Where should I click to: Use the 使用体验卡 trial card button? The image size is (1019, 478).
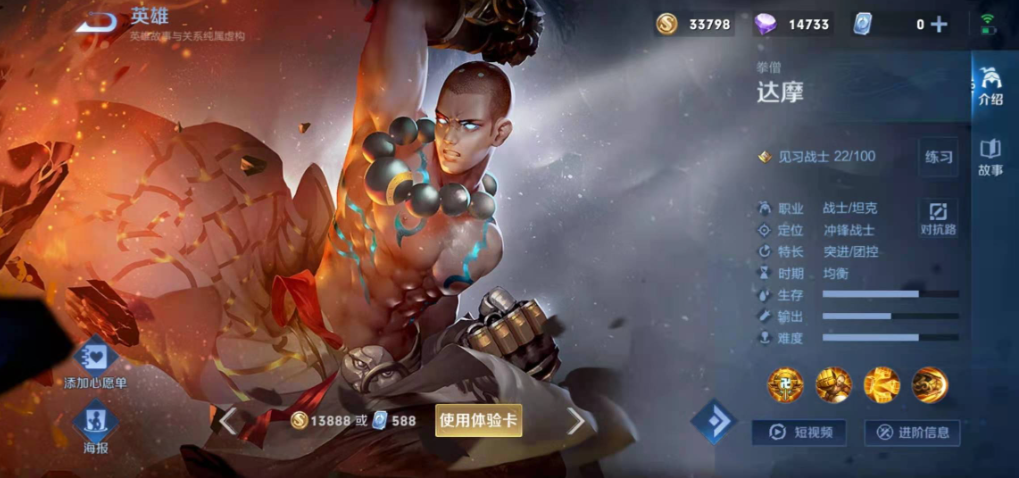click(479, 421)
